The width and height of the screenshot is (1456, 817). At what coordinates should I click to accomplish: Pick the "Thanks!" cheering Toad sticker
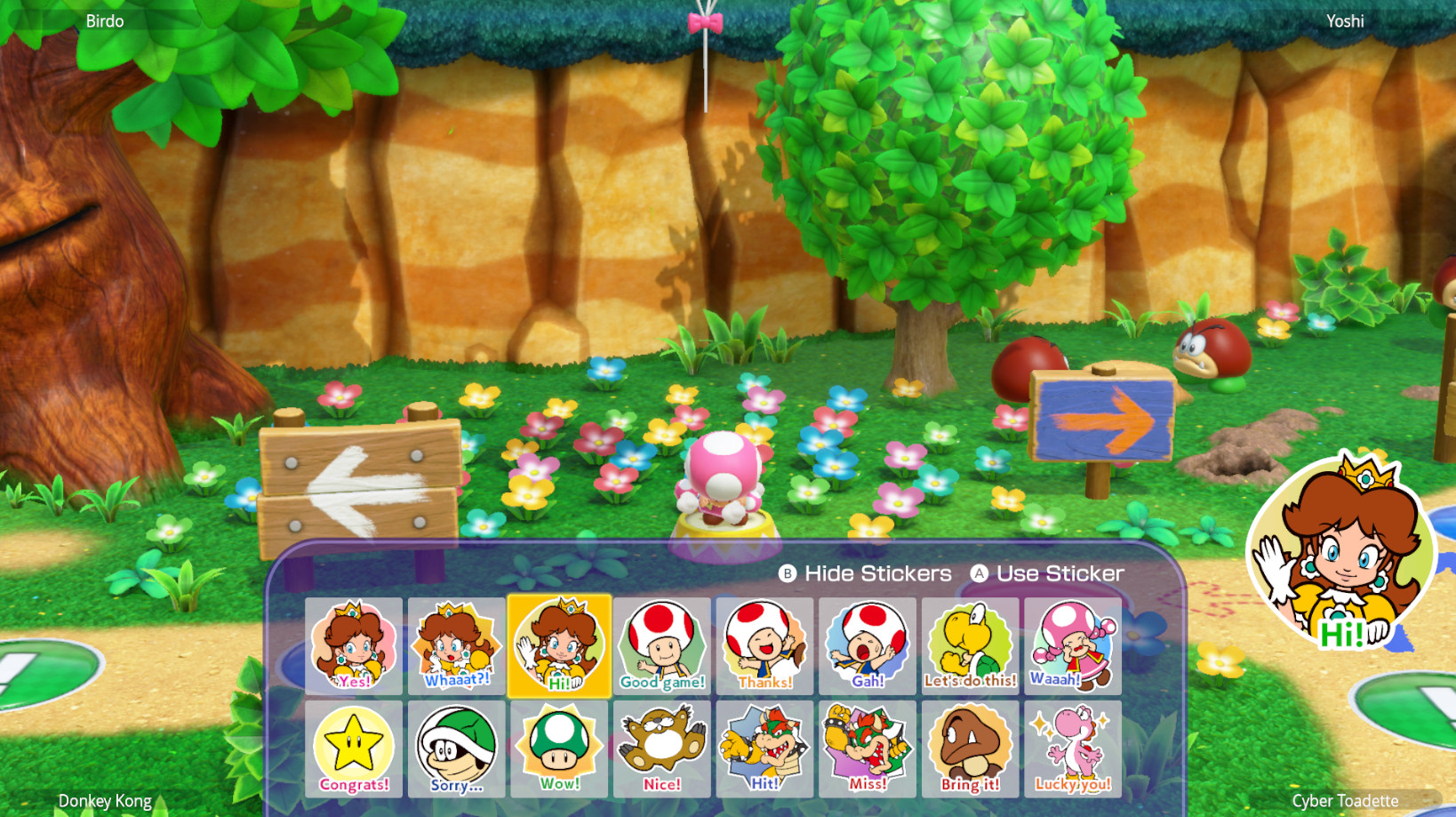(764, 646)
